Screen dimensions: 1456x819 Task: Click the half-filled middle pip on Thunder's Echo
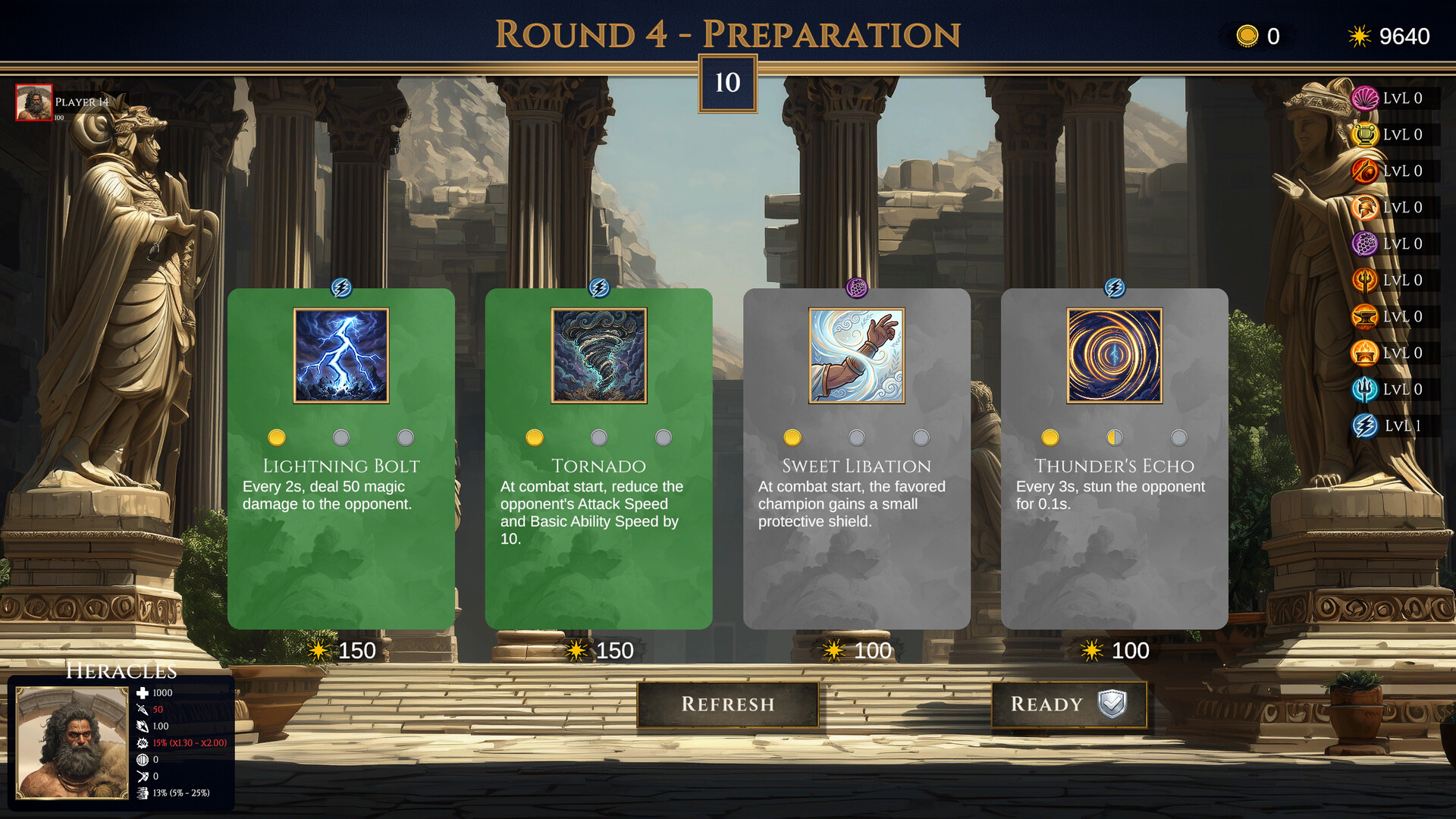pos(1113,437)
